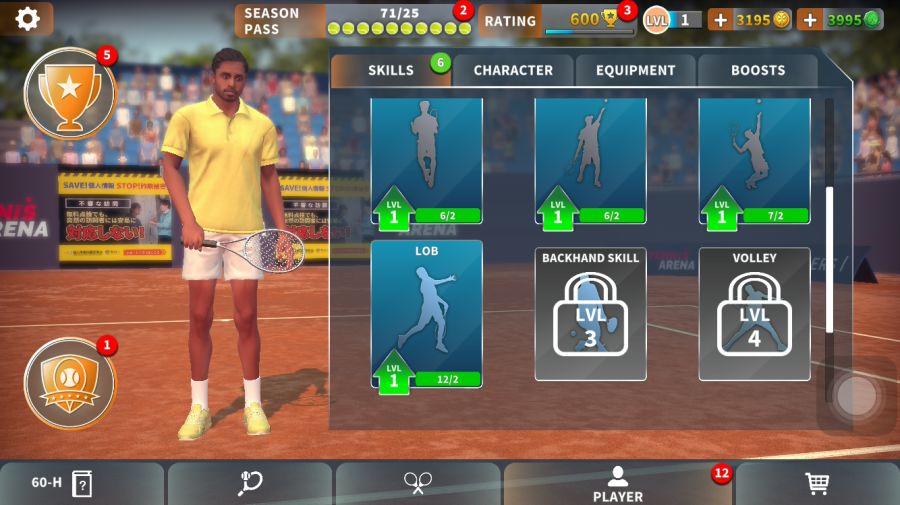Select the locked Backhand Skill card

(590, 314)
